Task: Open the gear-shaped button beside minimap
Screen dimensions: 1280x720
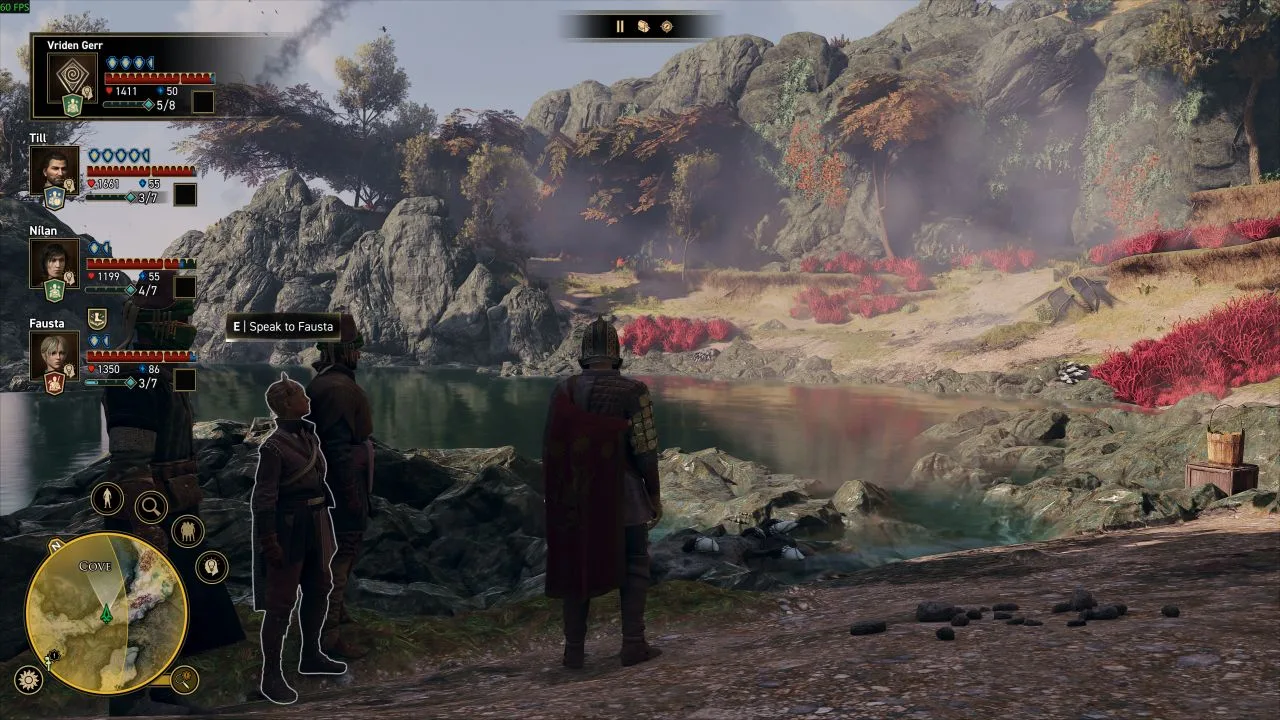Action: click(x=28, y=680)
